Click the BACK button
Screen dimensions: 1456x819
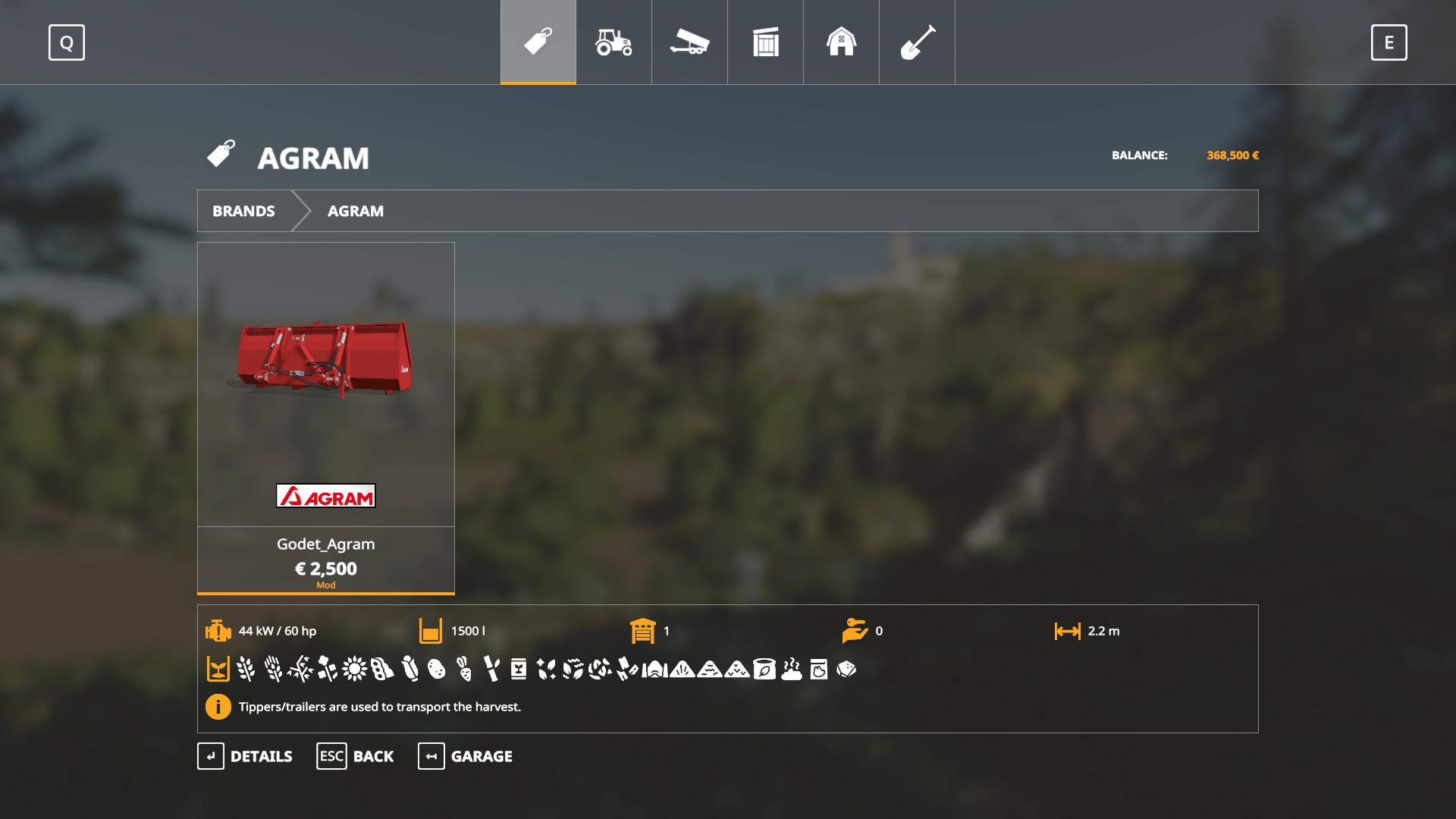[x=355, y=756]
